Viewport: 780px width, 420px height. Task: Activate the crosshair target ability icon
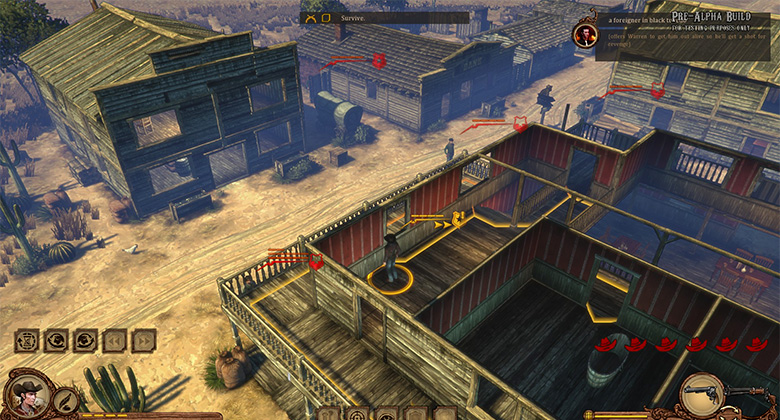[357, 414]
